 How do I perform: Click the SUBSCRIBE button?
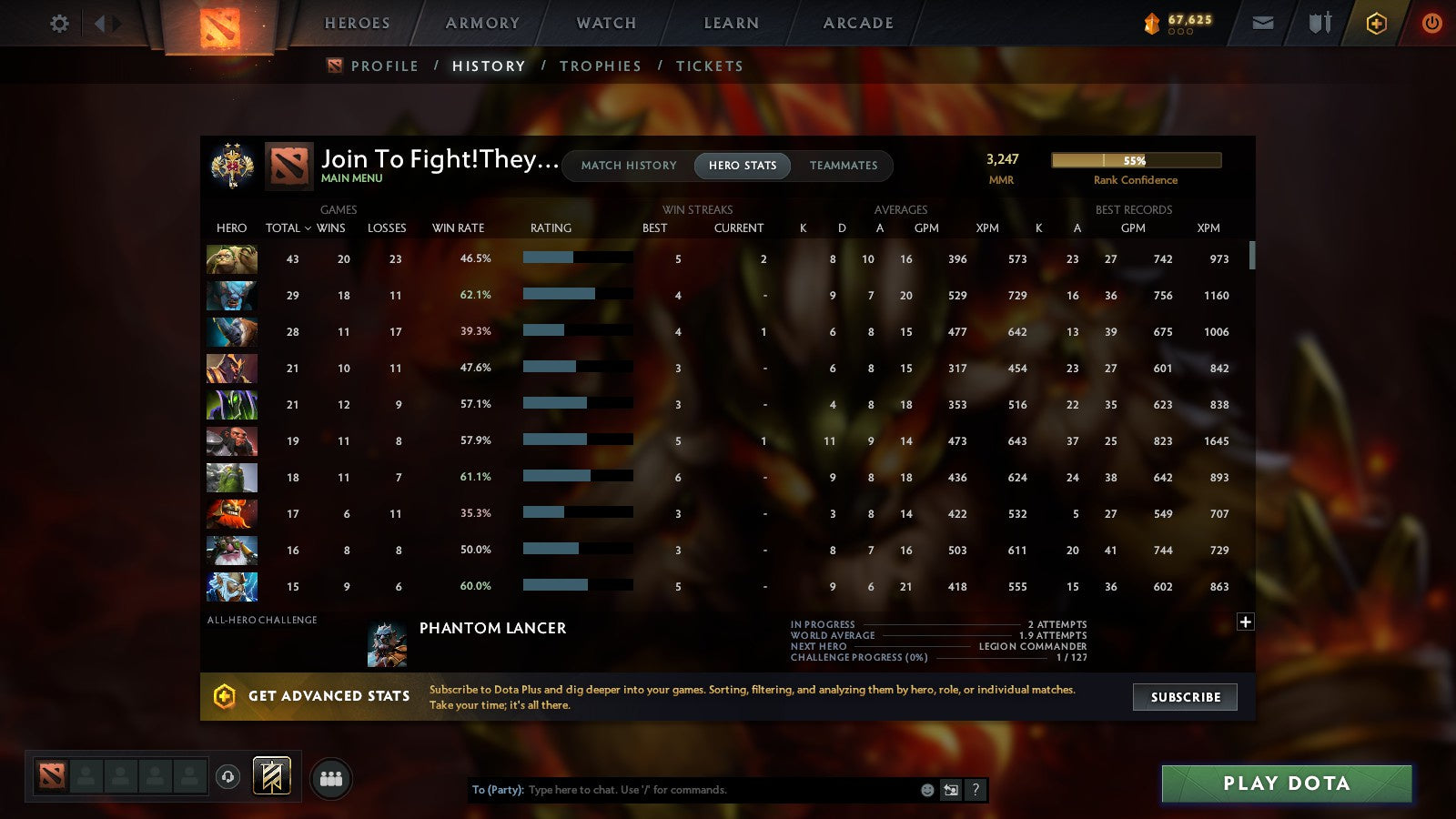1185,697
